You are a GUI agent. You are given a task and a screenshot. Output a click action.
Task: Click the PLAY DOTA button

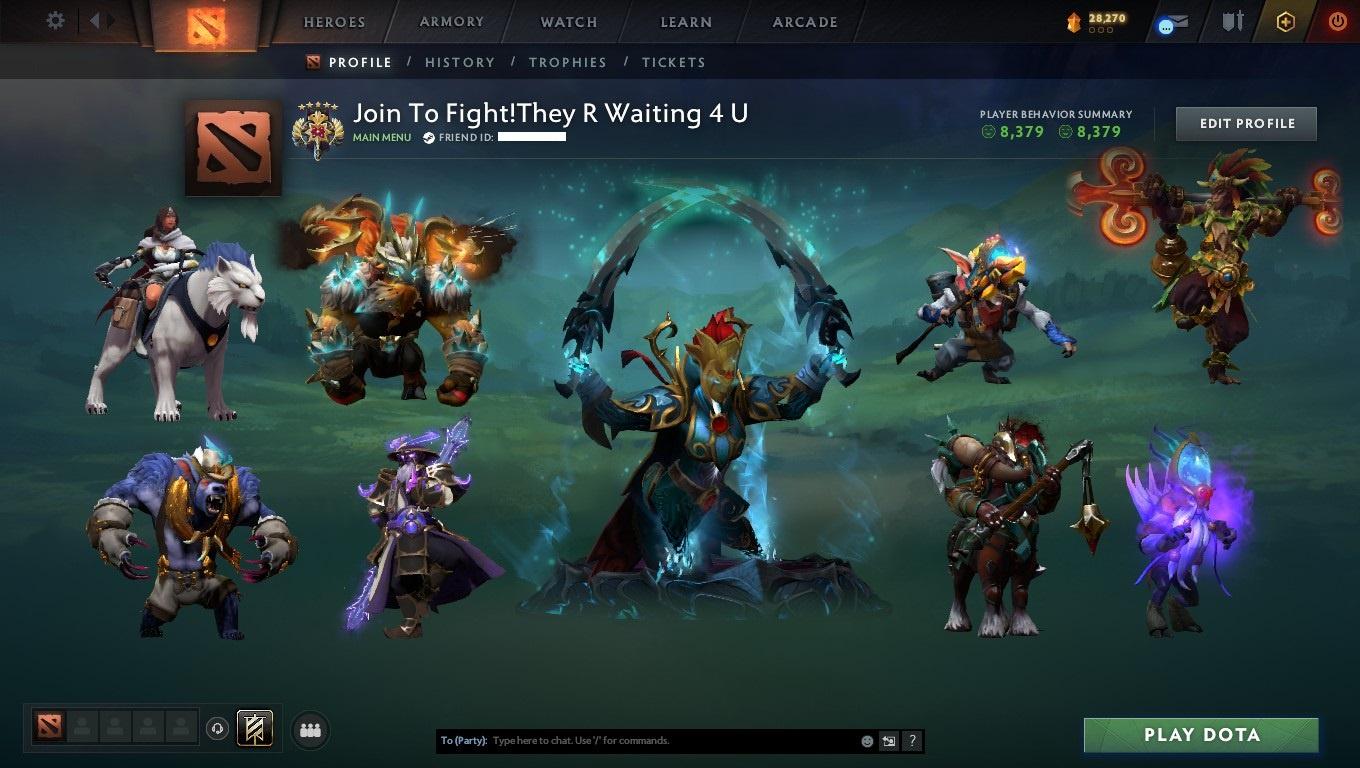1202,735
